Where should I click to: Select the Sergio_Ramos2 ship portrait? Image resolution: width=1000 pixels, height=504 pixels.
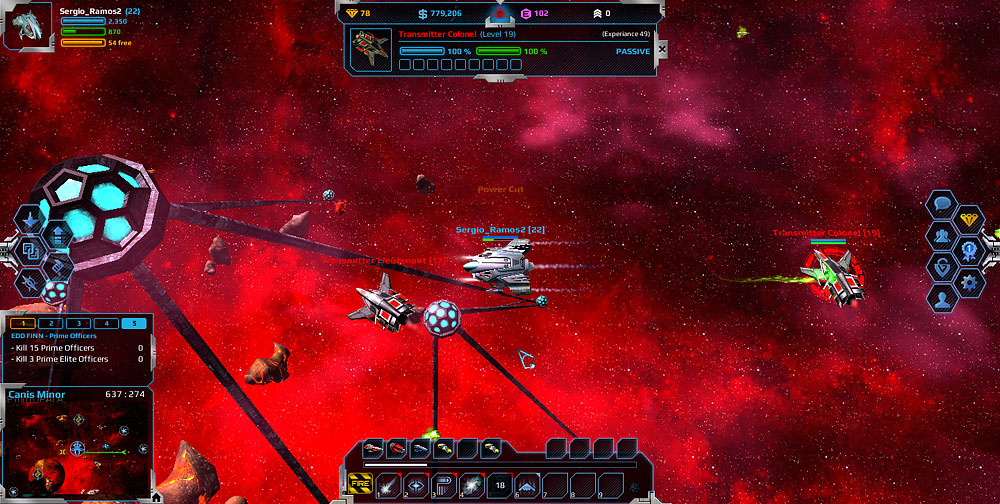[28, 27]
